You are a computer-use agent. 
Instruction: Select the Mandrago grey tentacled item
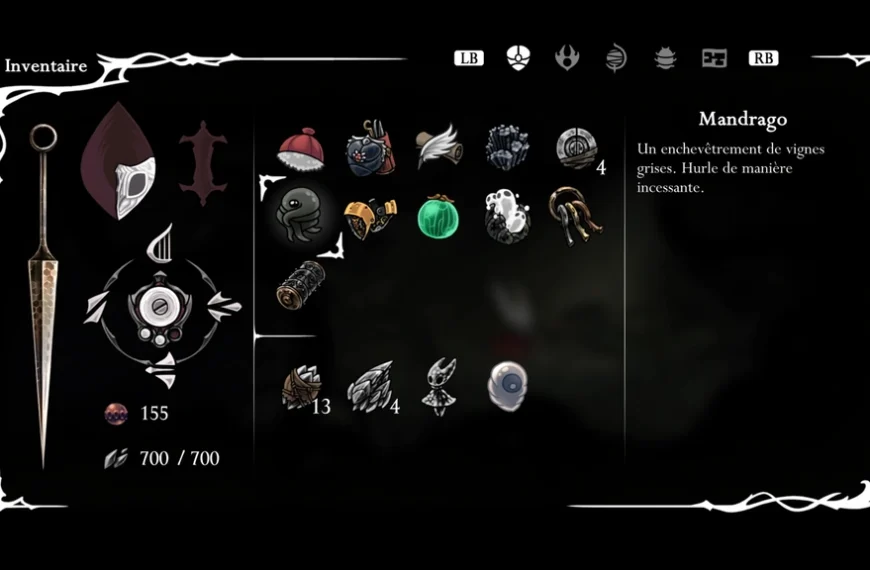click(300, 214)
